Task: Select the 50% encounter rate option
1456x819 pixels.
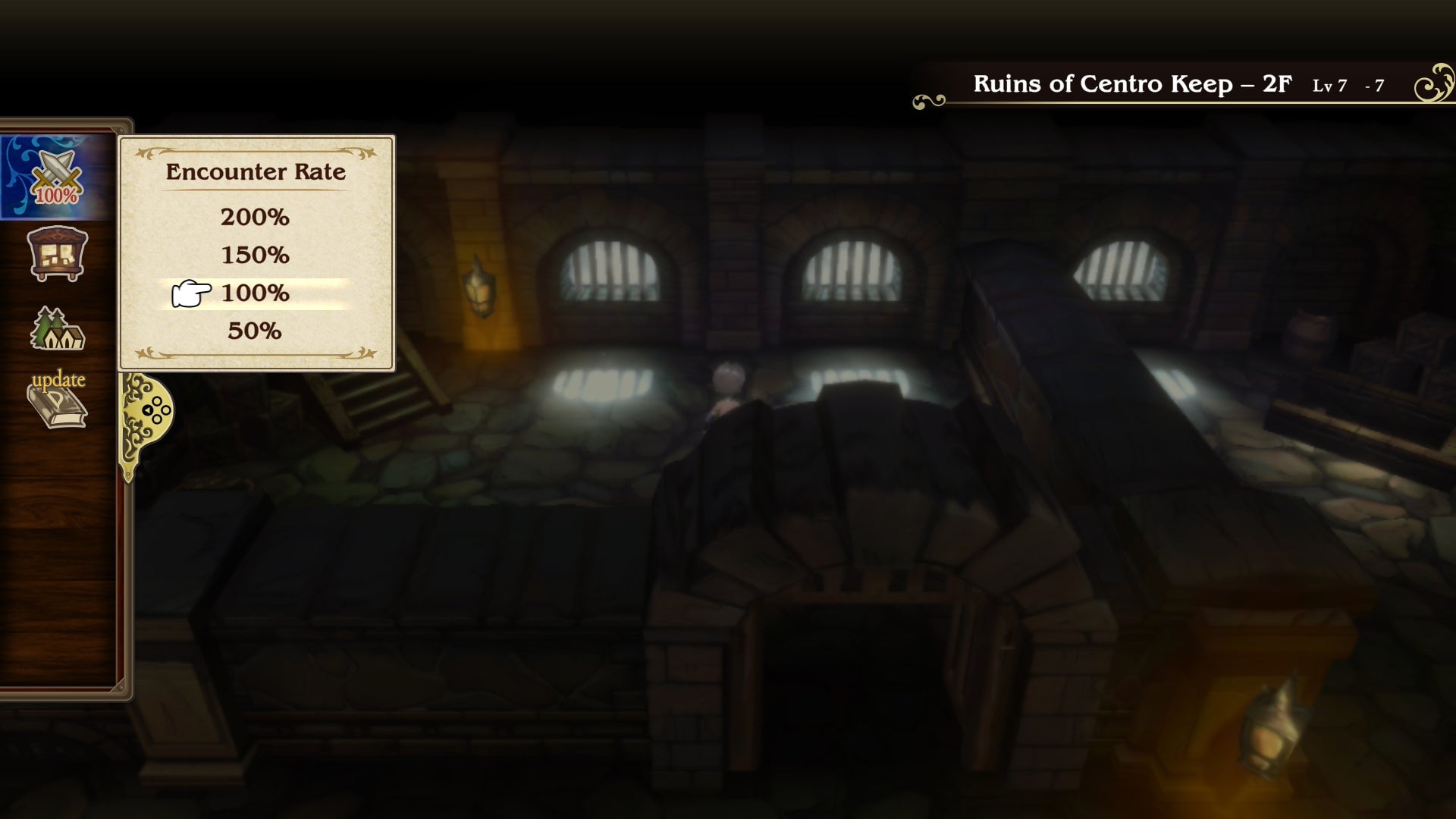Action: pyautogui.click(x=254, y=331)
